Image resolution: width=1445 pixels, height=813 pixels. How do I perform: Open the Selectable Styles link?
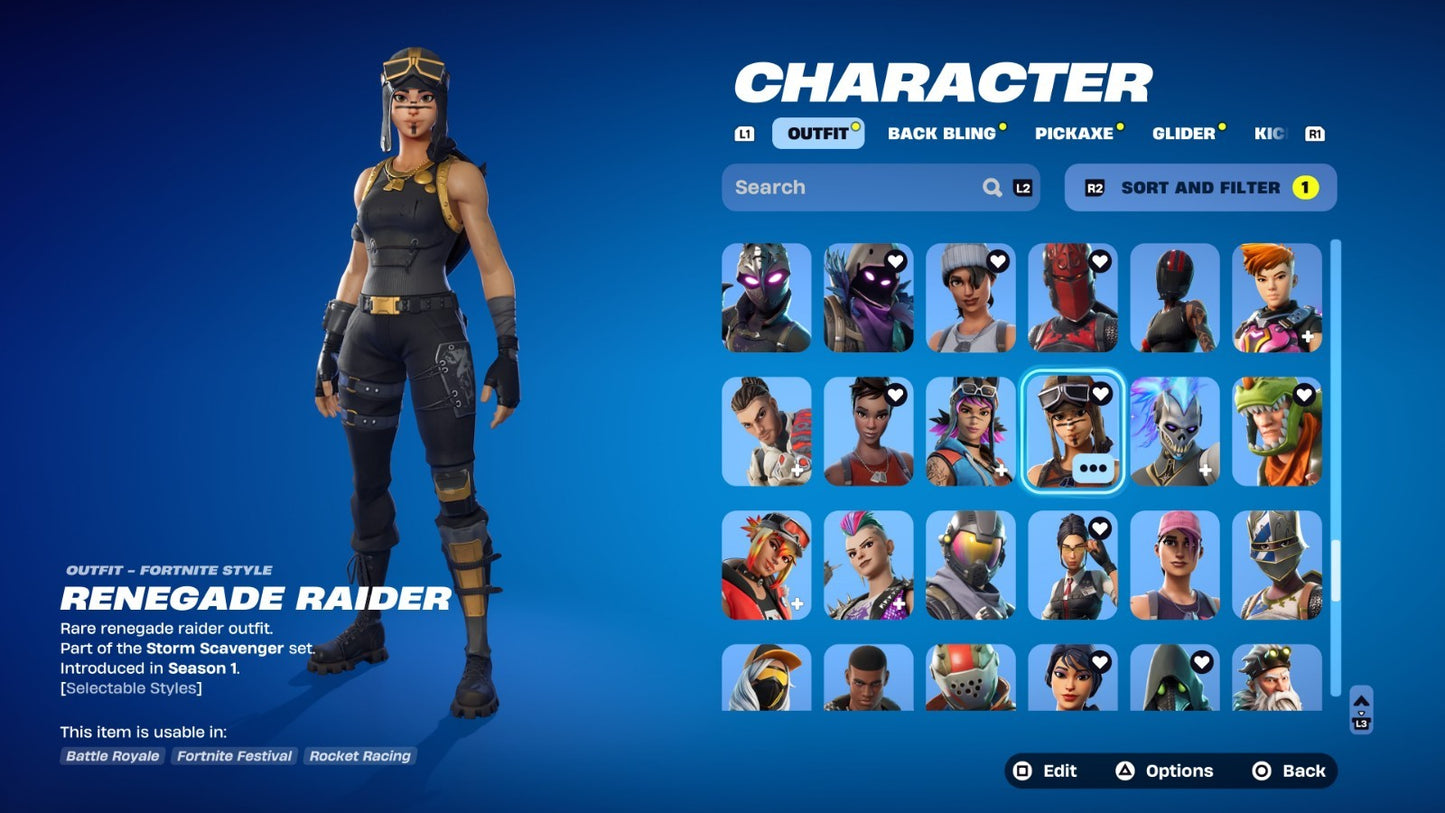pos(130,688)
